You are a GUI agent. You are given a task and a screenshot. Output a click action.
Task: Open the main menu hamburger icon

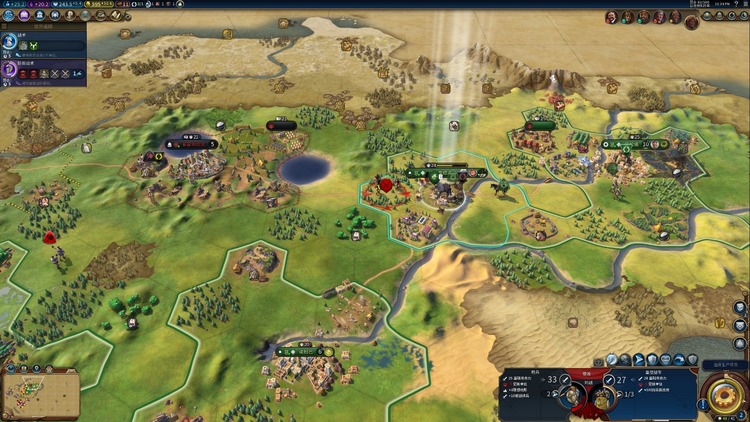pos(742,5)
